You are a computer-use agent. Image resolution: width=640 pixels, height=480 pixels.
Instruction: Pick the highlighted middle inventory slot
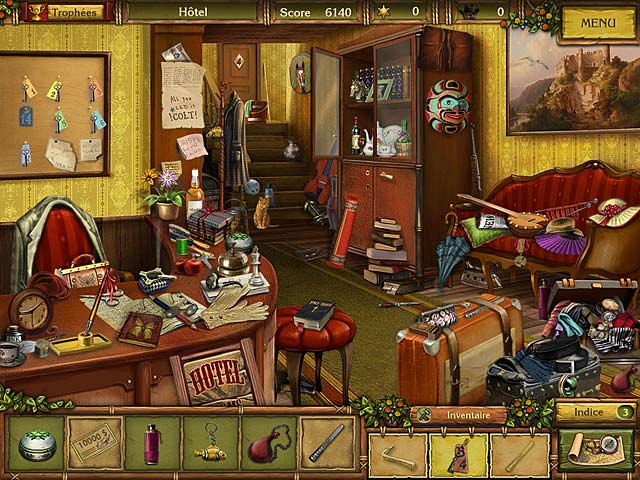click(x=459, y=454)
